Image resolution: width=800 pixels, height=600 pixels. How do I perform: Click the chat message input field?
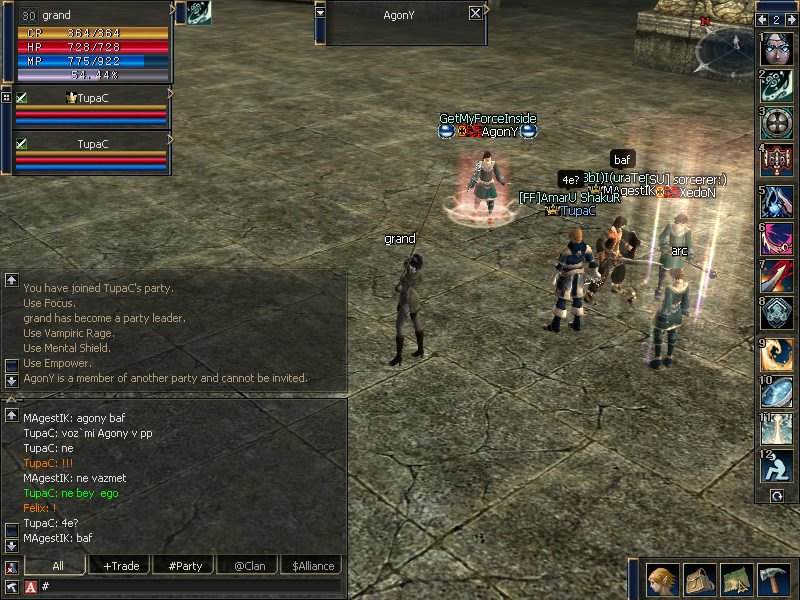(190, 586)
